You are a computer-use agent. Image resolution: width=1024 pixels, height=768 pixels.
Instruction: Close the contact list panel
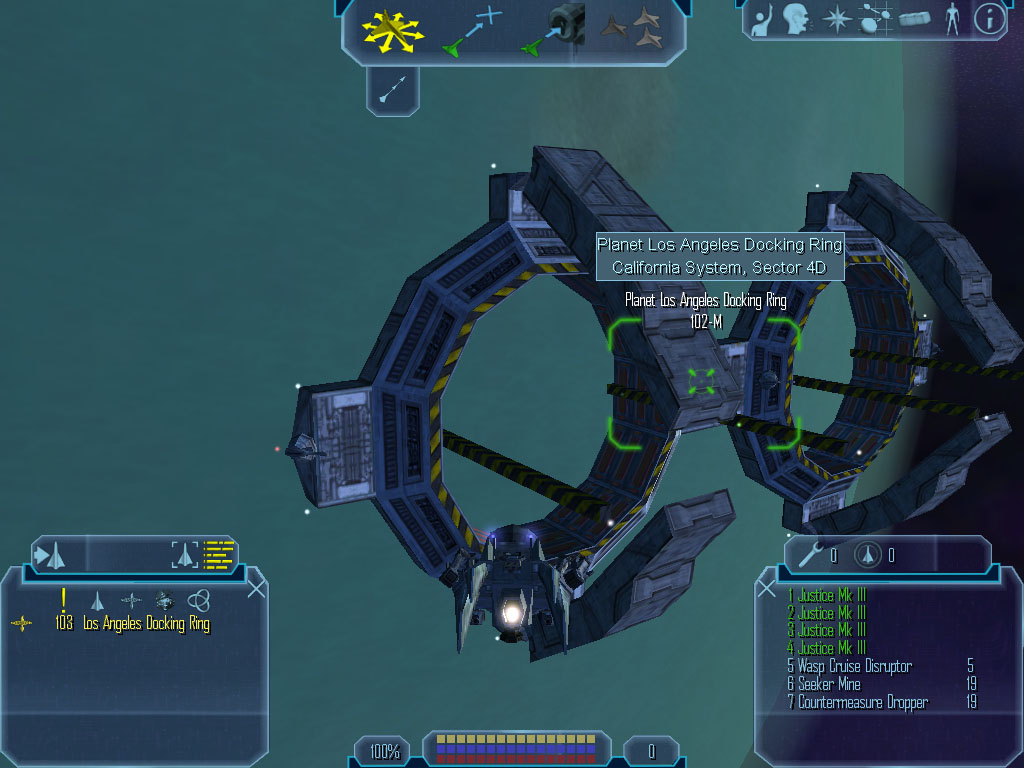click(256, 587)
